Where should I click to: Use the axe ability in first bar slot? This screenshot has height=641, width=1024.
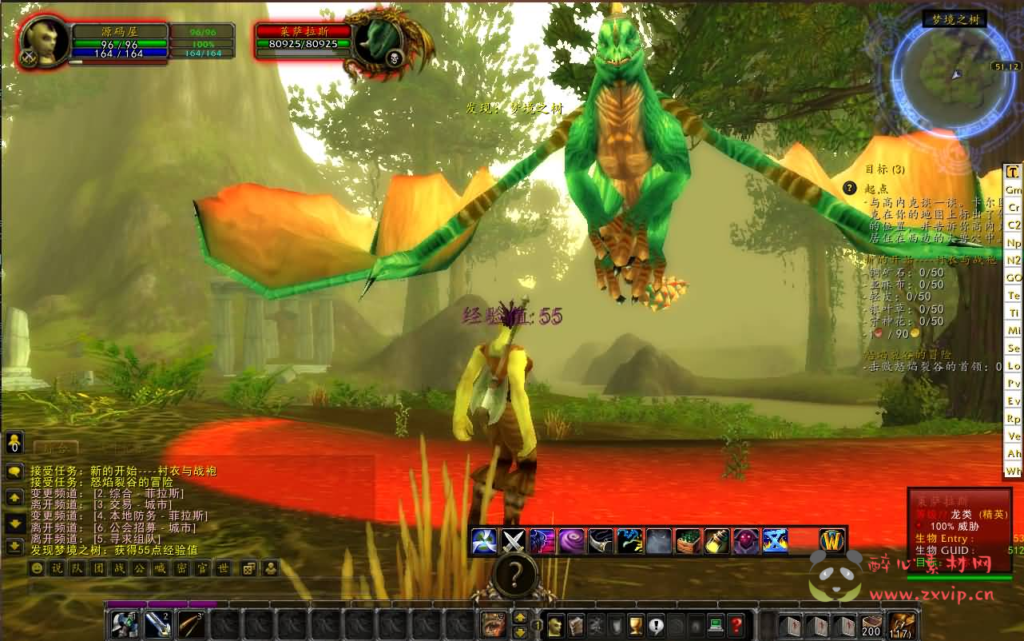click(124, 624)
